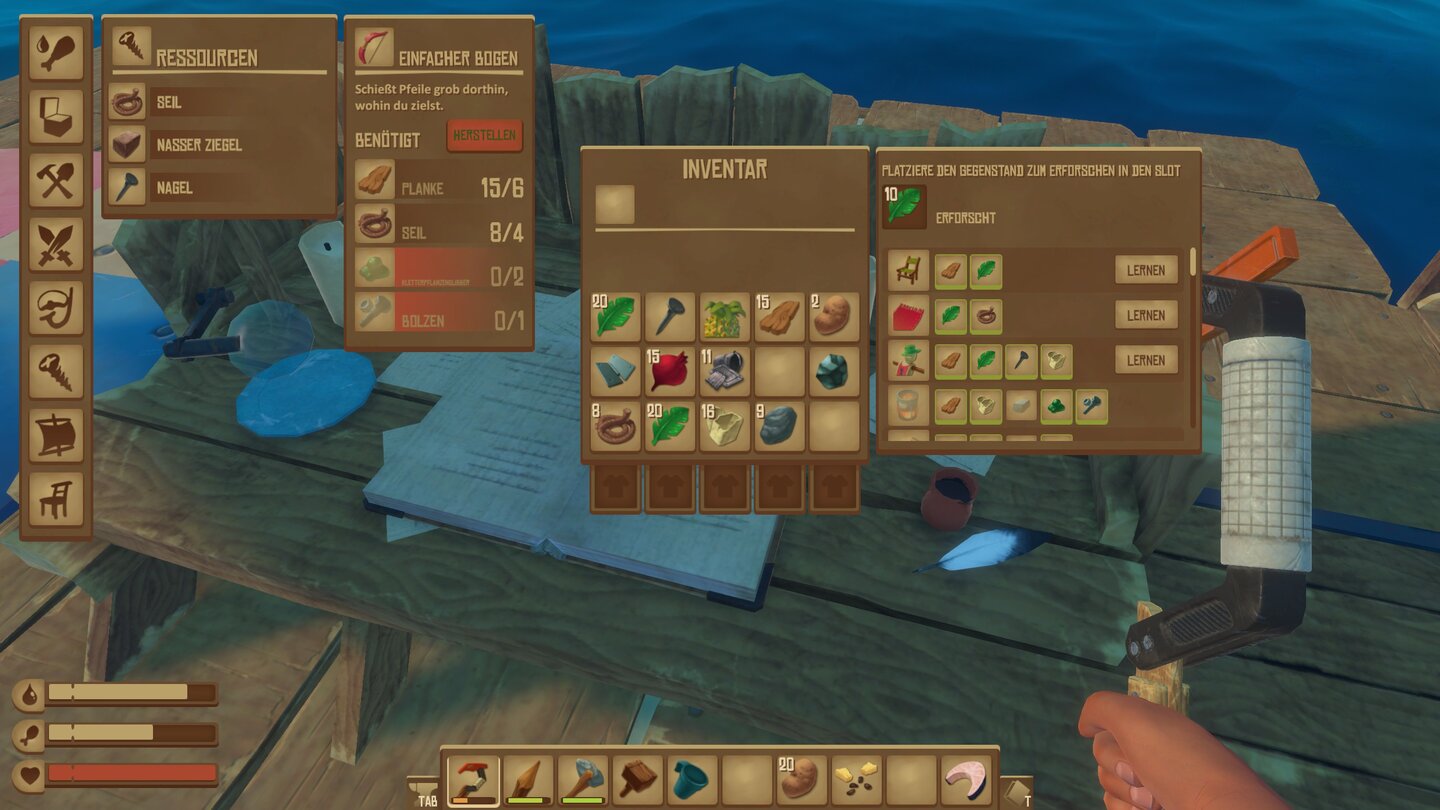The width and height of the screenshot is (1440, 810).
Task: Click the chair recipe icon in research panel
Action: pos(906,270)
